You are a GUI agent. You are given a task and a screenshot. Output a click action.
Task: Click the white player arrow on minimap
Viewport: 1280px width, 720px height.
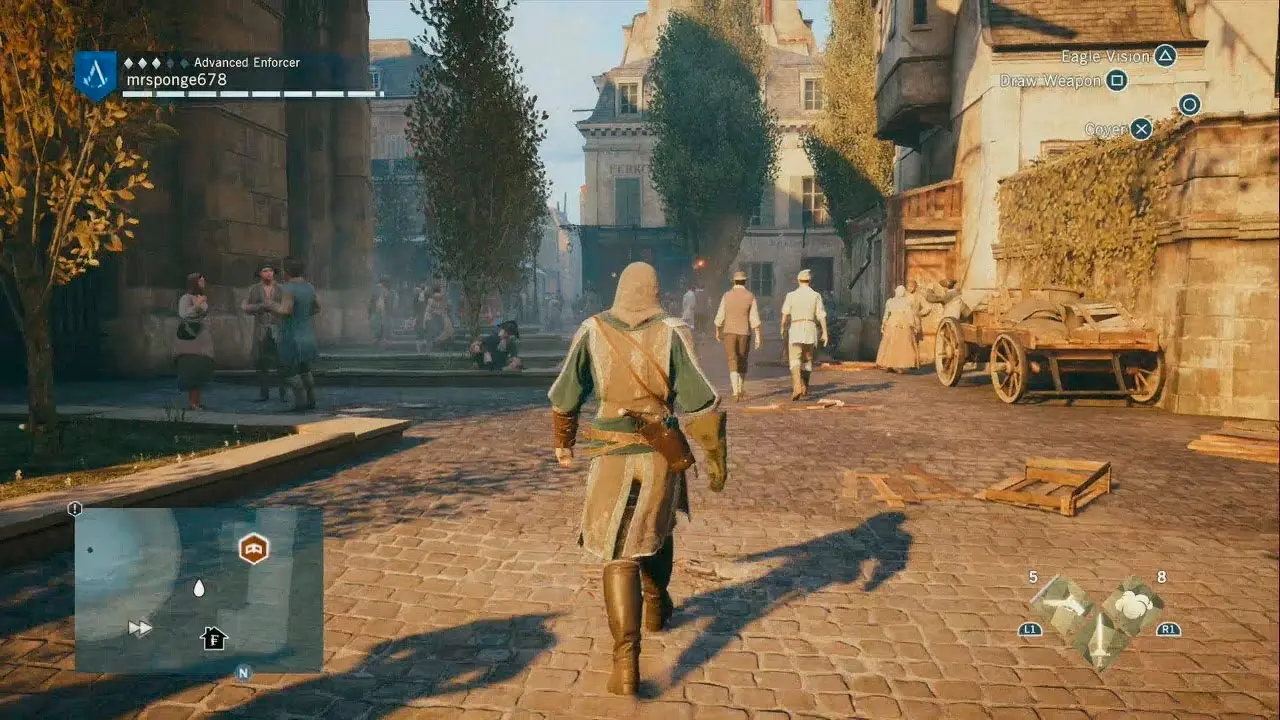point(198,588)
